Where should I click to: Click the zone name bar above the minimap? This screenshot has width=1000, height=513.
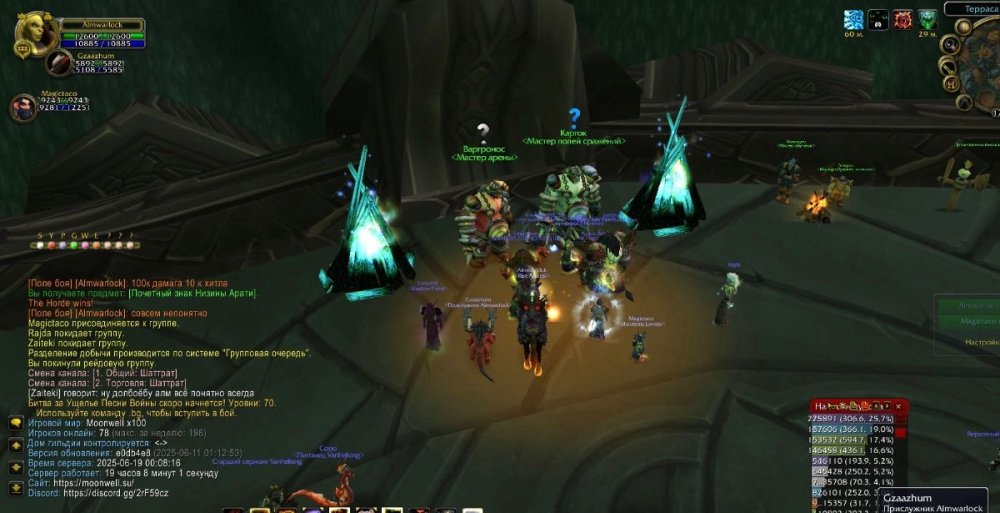(973, 8)
